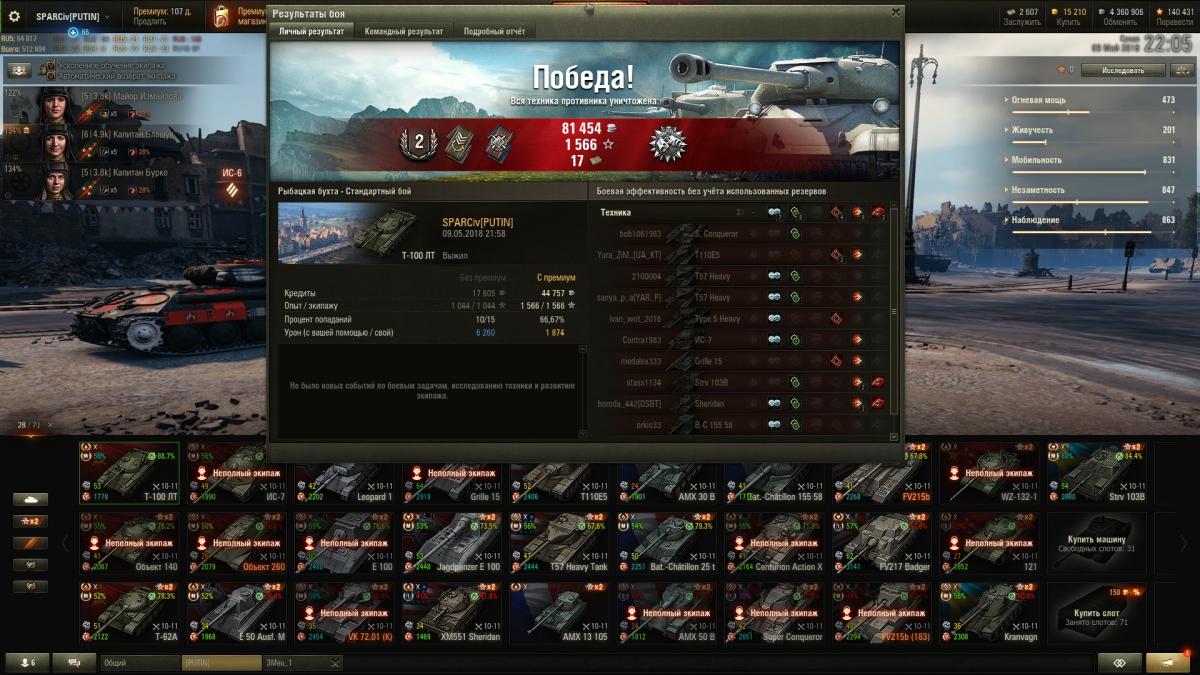The height and width of the screenshot is (675, 1200).
Task: Select the AMX 13 105 tank
Action: 560,612
